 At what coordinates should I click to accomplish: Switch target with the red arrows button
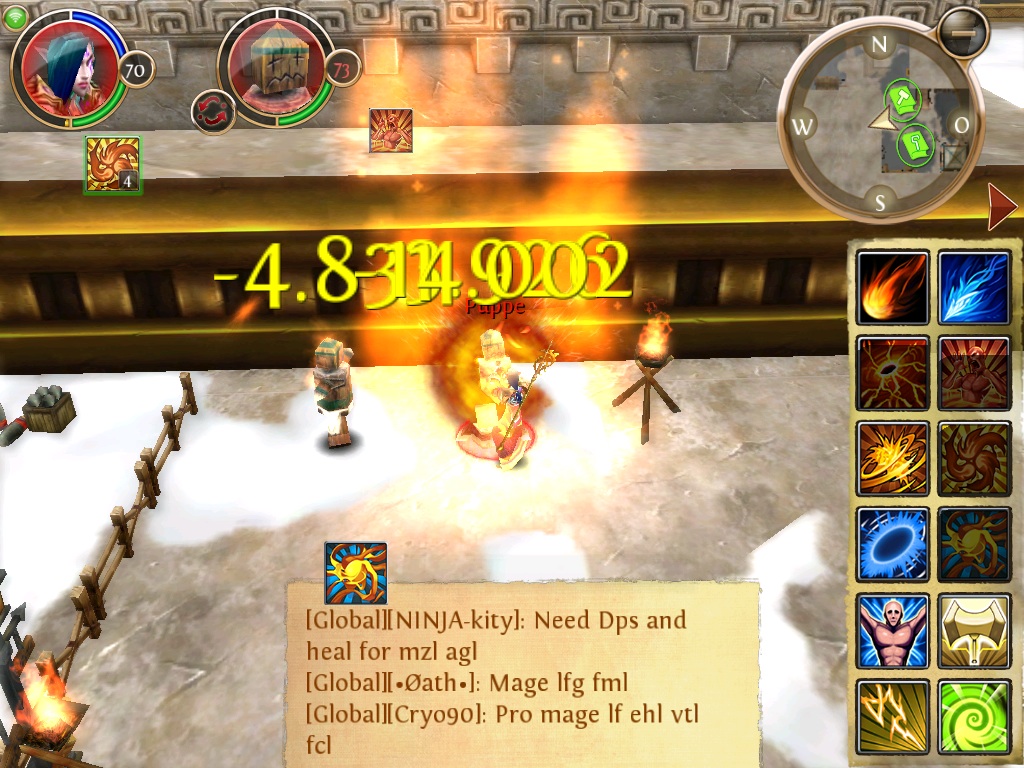coord(213,111)
